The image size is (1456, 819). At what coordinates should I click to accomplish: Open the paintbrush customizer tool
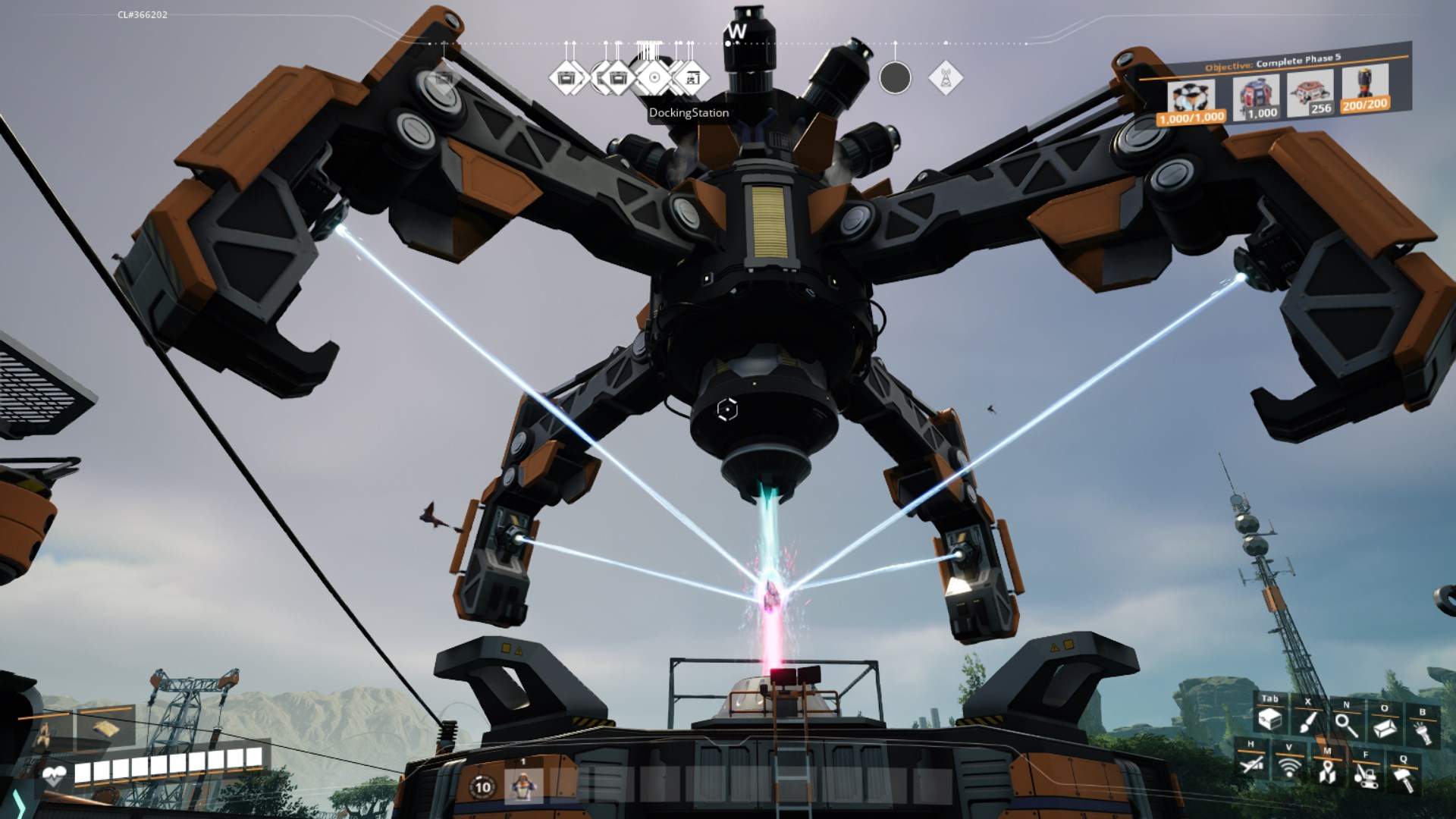click(x=1308, y=722)
